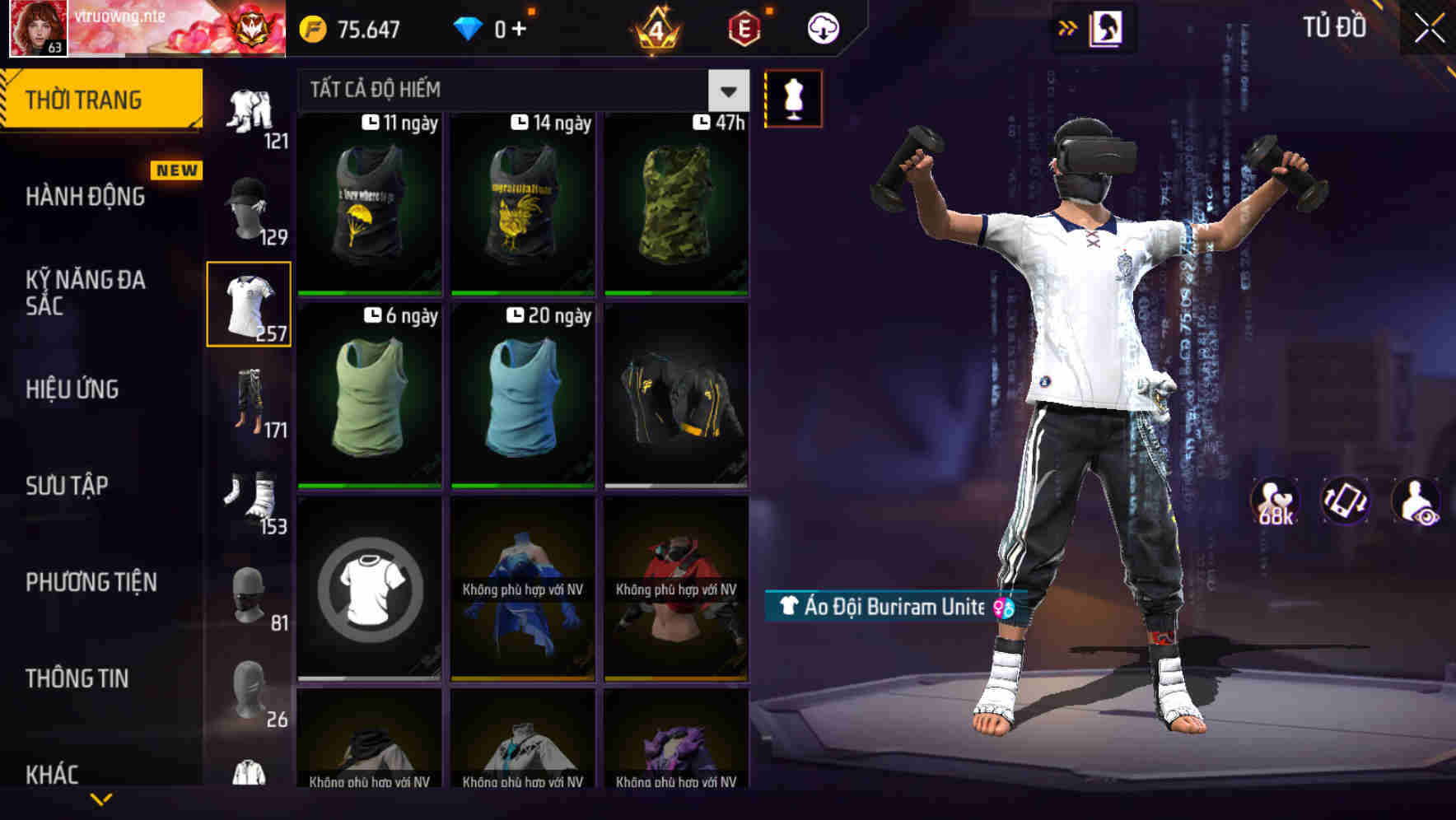Collapse the panel with the double-arrow icon
The width and height of the screenshot is (1456, 820).
(1068, 27)
